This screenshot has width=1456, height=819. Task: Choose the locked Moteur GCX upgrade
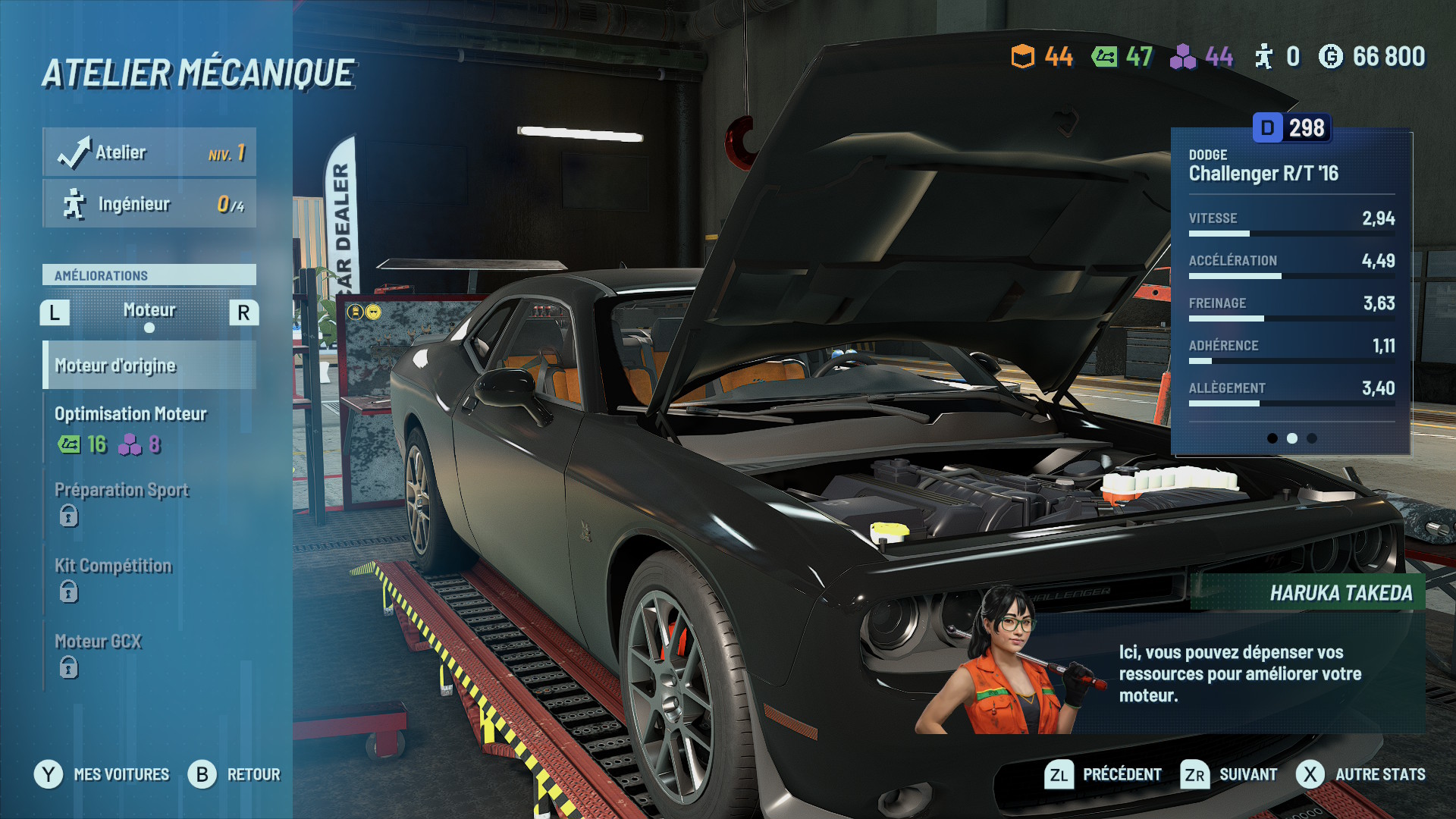pos(149,654)
